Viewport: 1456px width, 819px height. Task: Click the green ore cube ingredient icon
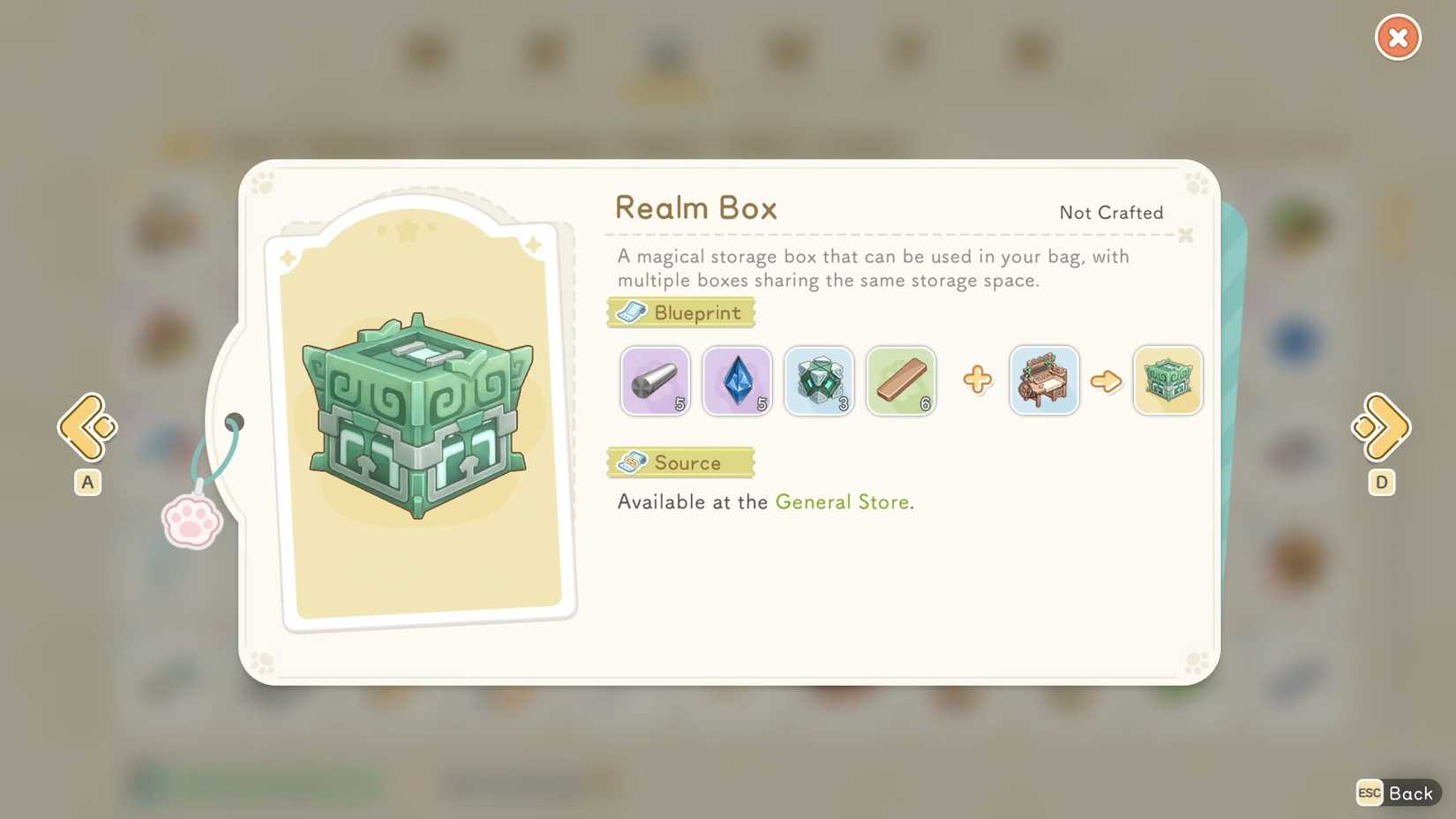[x=819, y=380]
